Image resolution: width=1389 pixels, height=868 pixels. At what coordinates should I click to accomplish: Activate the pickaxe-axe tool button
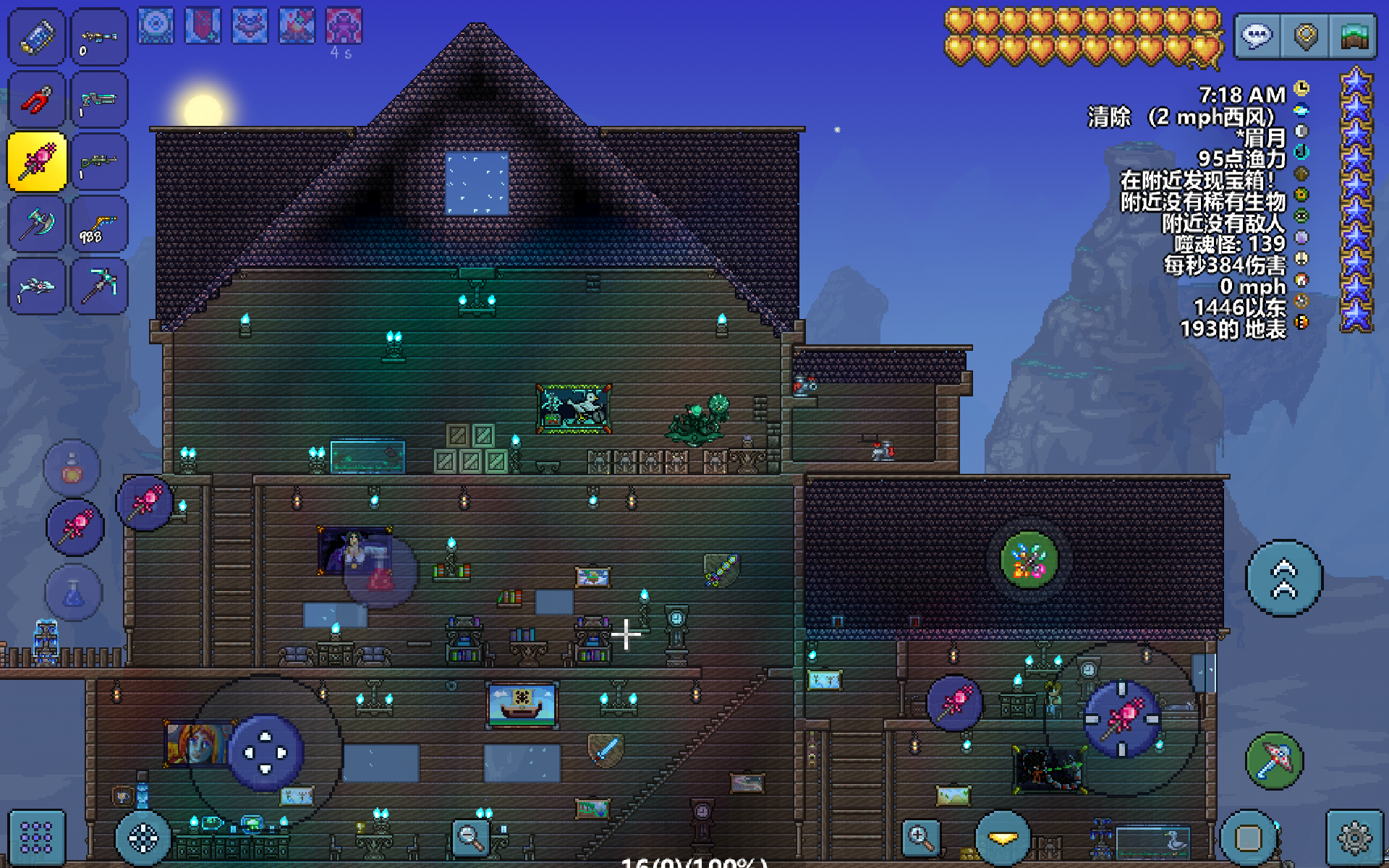1274,761
